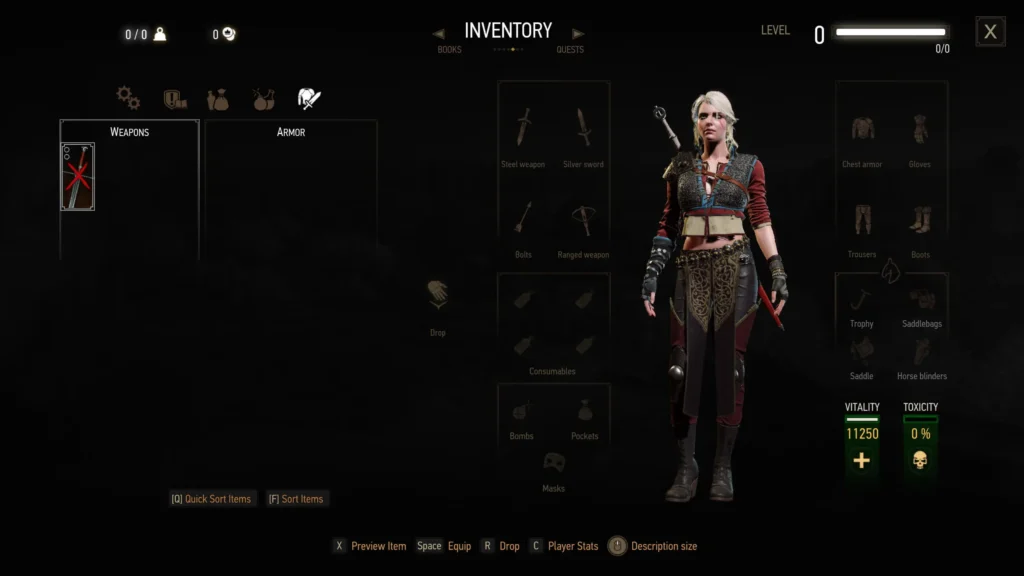Close the inventory with the X button
The height and width of the screenshot is (576, 1024).
(990, 32)
